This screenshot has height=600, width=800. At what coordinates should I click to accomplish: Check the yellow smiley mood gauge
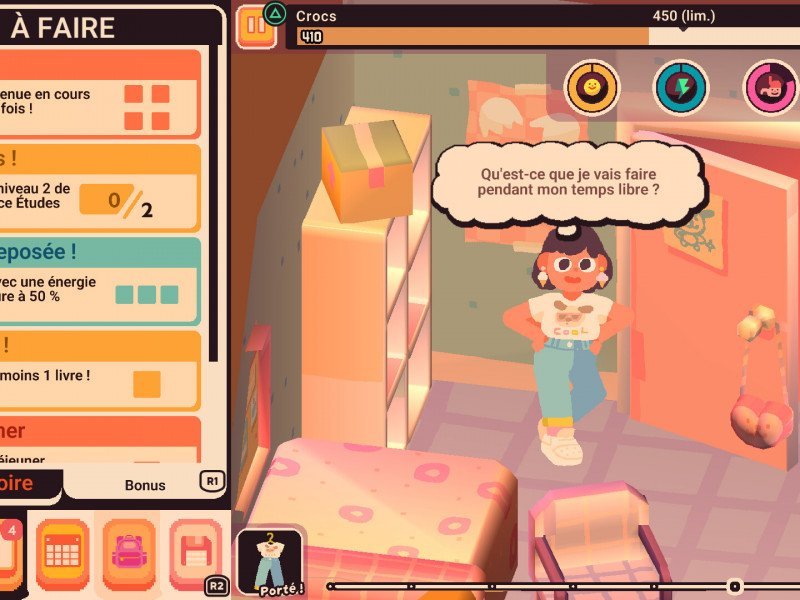593,87
